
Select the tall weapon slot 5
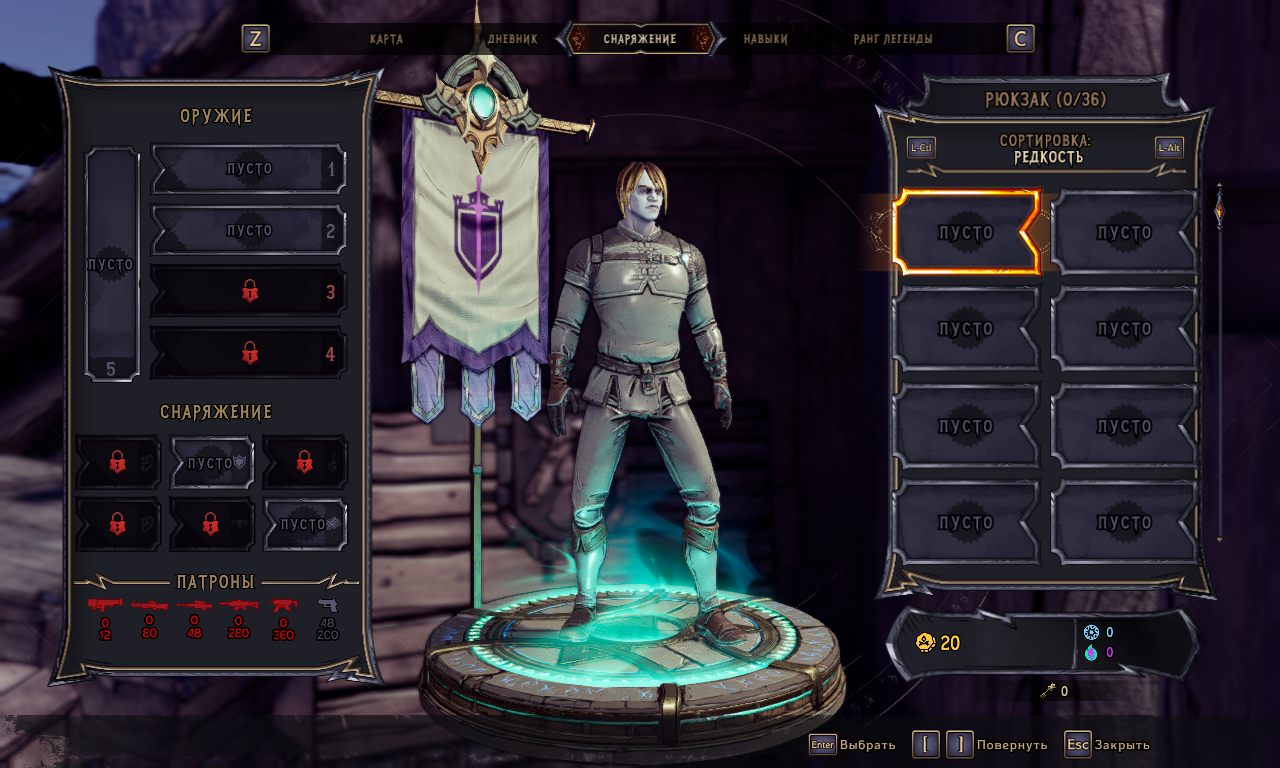click(x=111, y=265)
